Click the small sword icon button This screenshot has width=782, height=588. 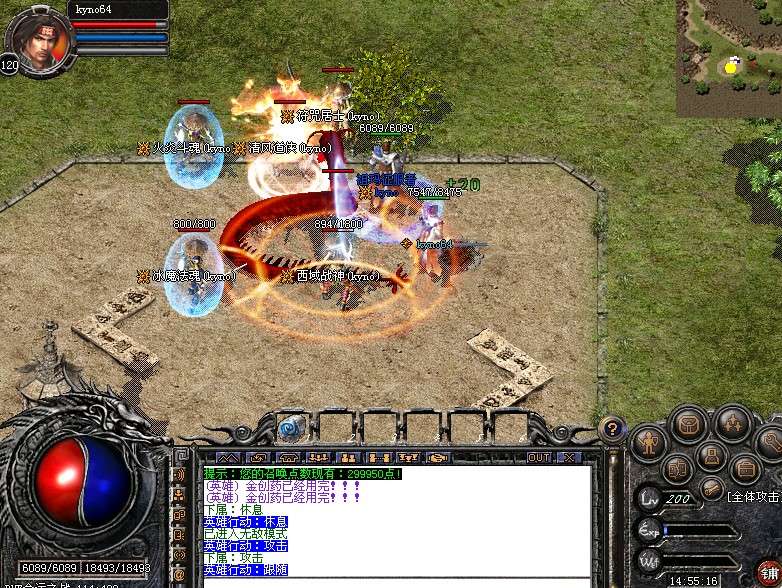[x=712, y=488]
